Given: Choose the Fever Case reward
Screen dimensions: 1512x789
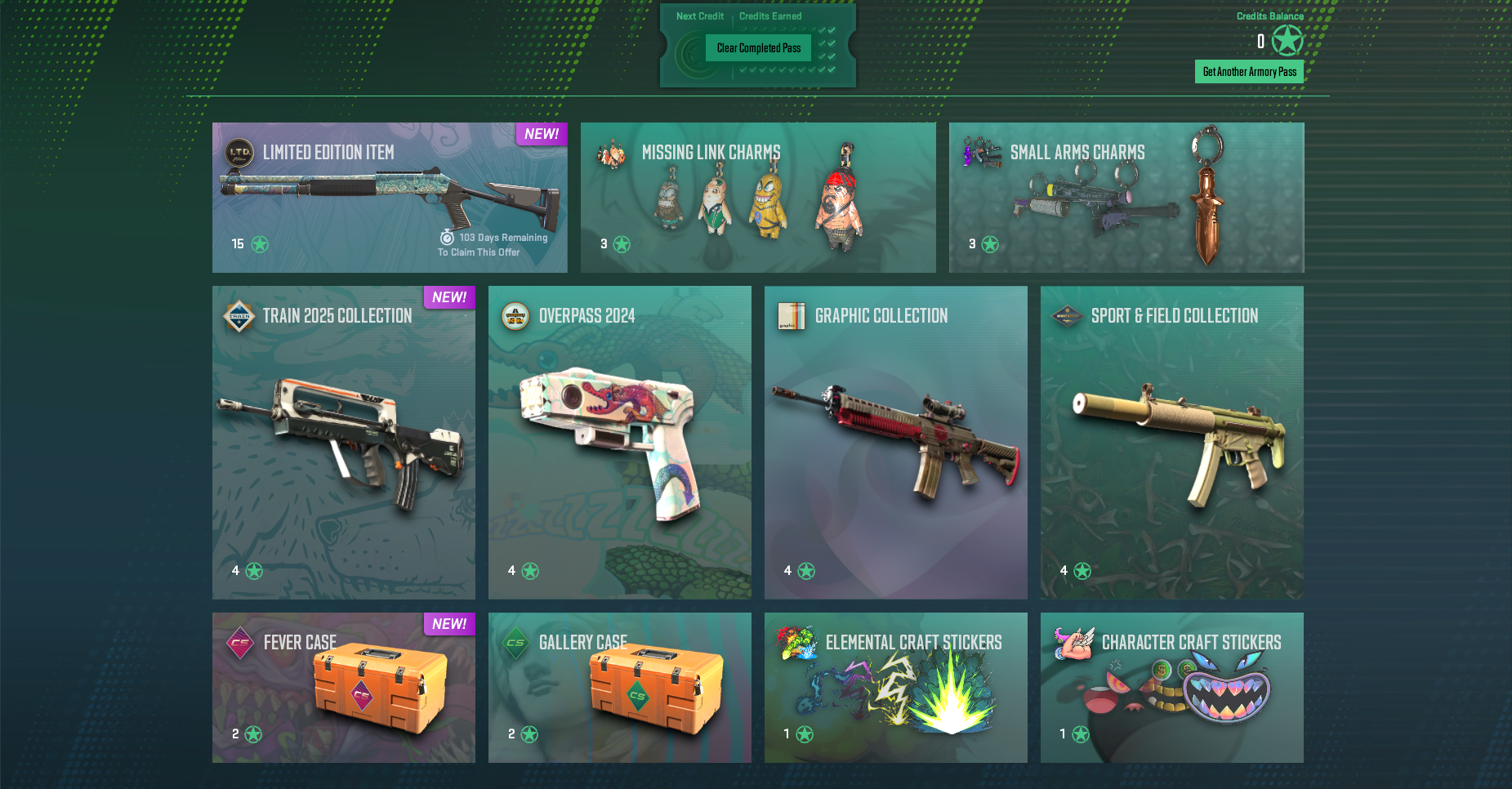Looking at the screenshot, I should pyautogui.click(x=344, y=688).
